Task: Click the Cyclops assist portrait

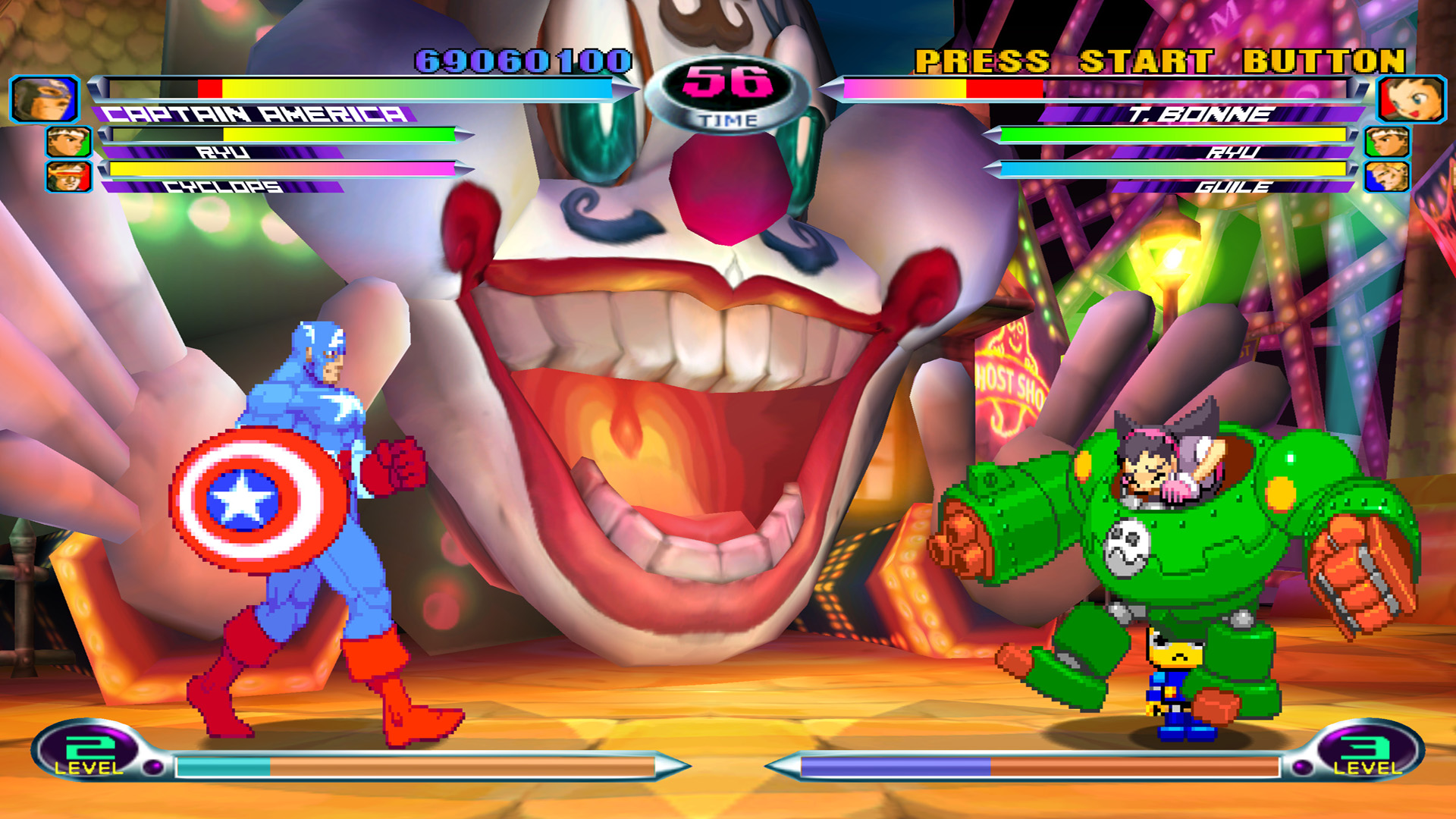Action: pos(69,177)
